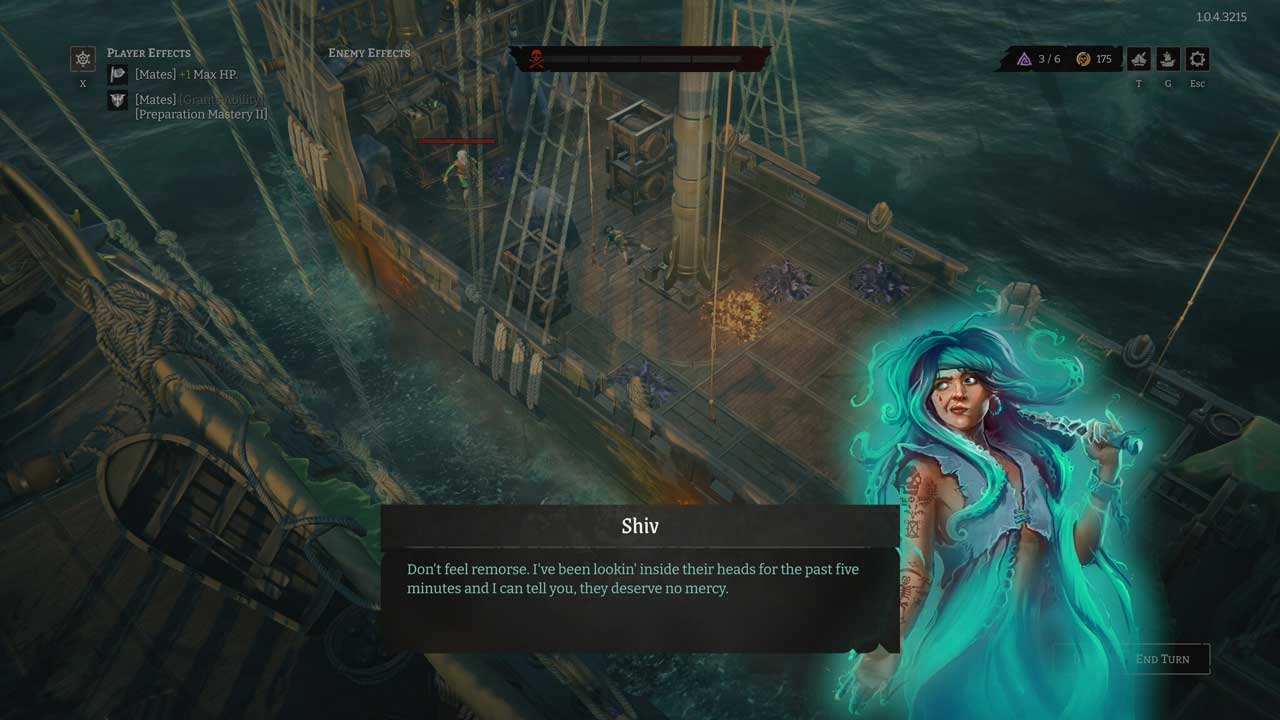Open the settings gear menu
This screenshot has height=720, width=1280.
pos(1197,59)
